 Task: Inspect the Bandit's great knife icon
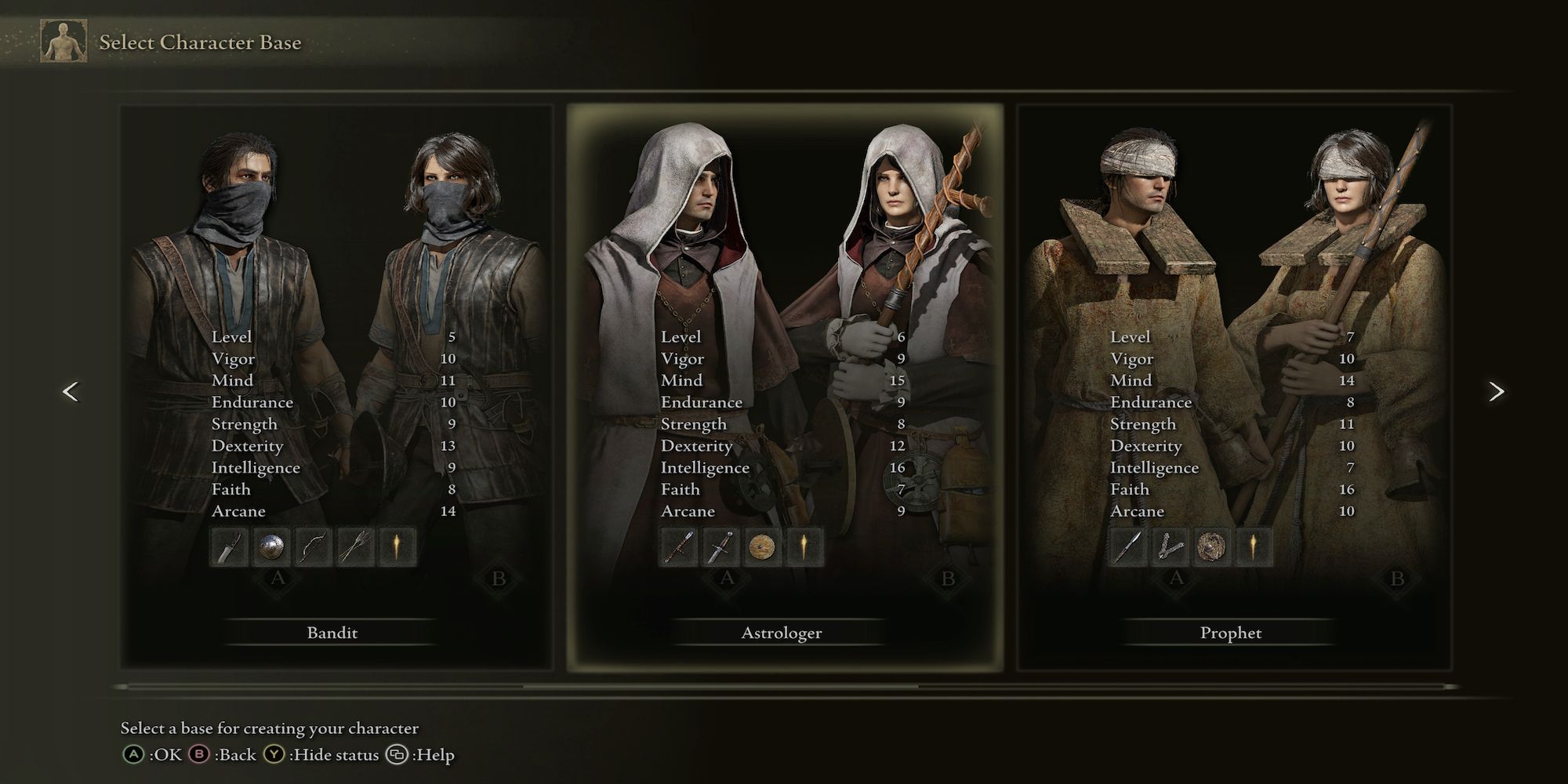[229, 546]
